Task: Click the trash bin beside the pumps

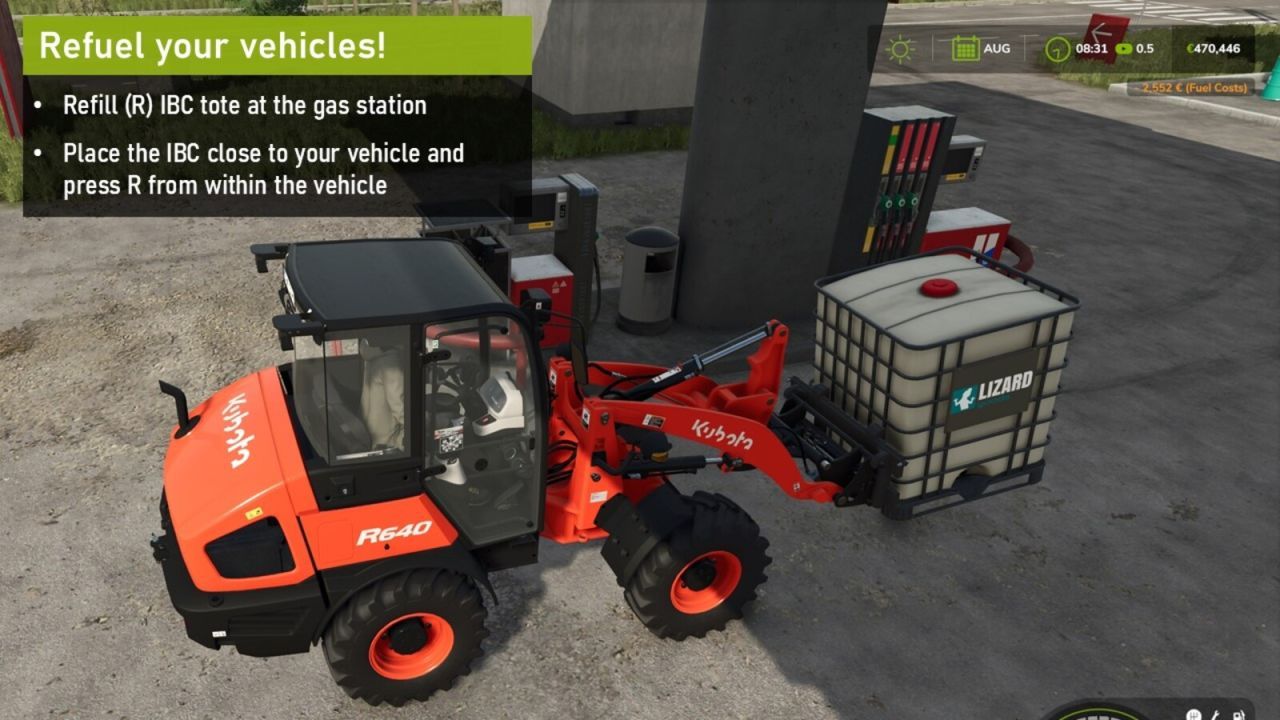Action: pyautogui.click(x=649, y=280)
